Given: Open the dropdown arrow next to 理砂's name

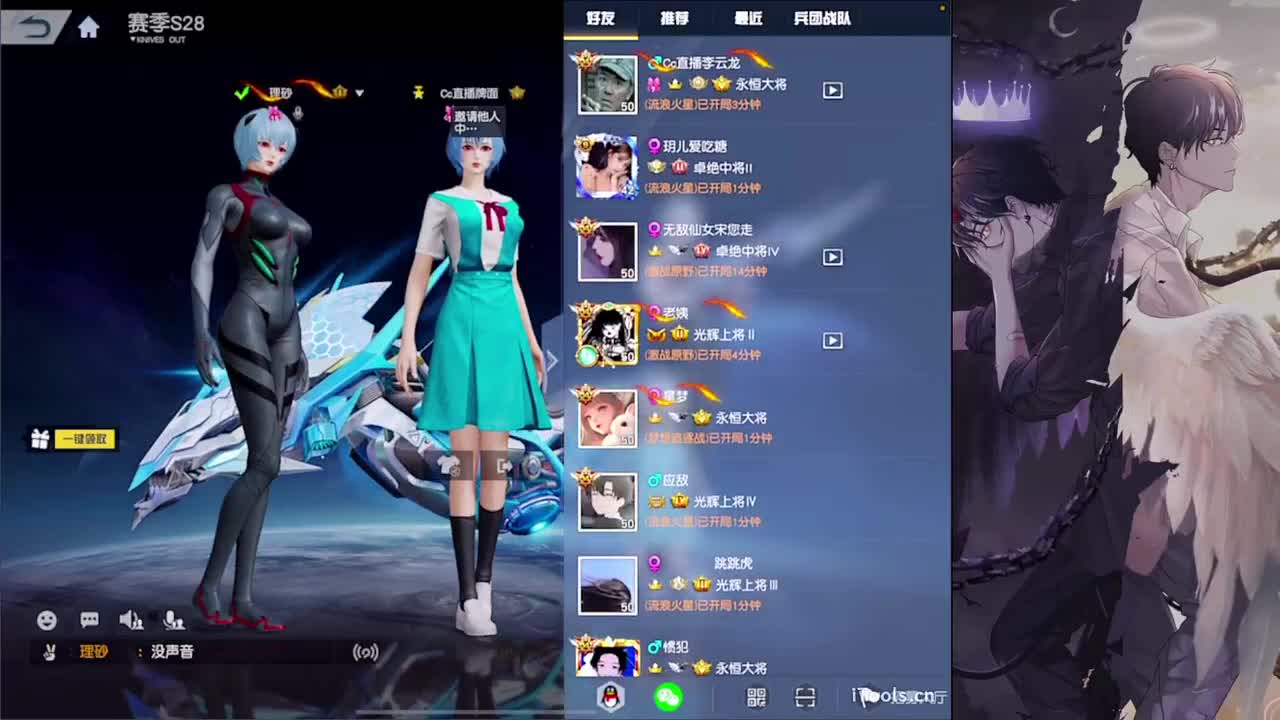Looking at the screenshot, I should click(358, 92).
